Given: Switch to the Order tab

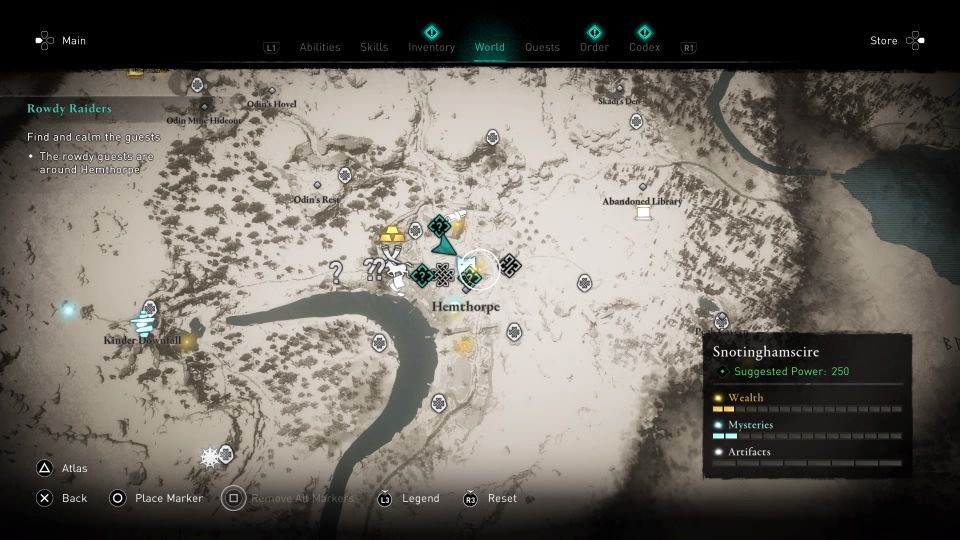Looking at the screenshot, I should click(594, 47).
